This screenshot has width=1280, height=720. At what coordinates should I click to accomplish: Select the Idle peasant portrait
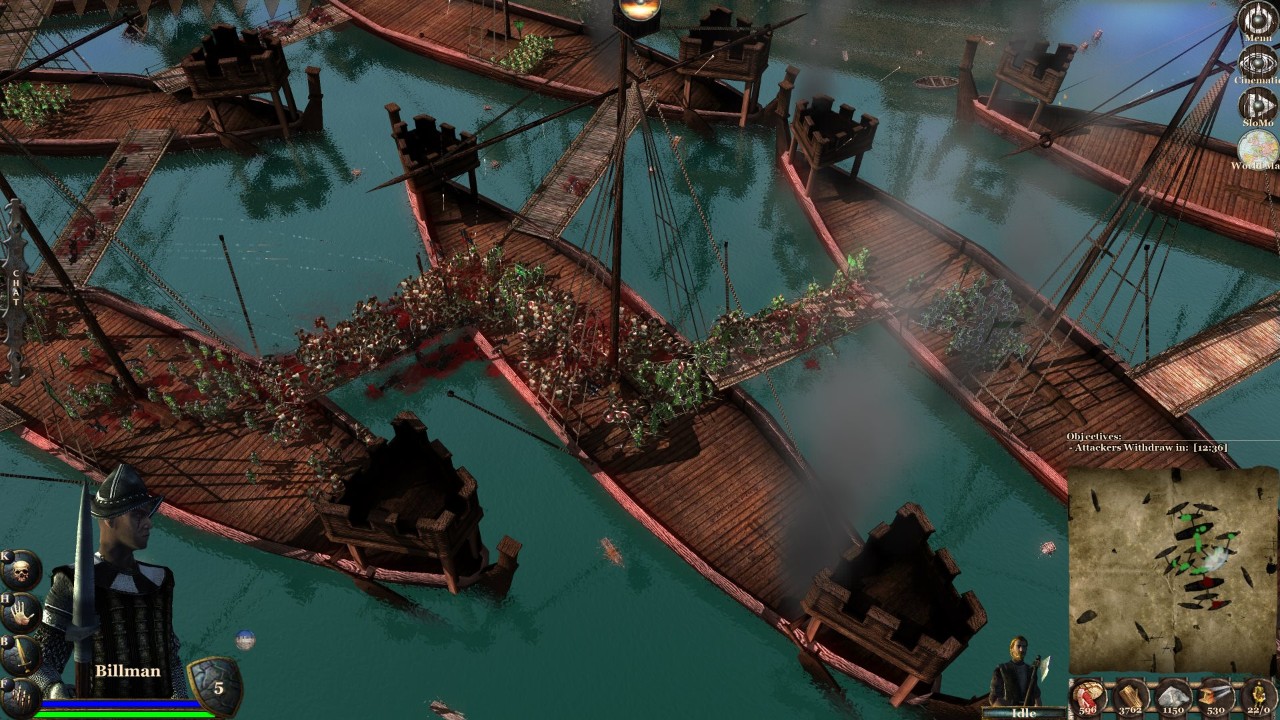[1016, 672]
